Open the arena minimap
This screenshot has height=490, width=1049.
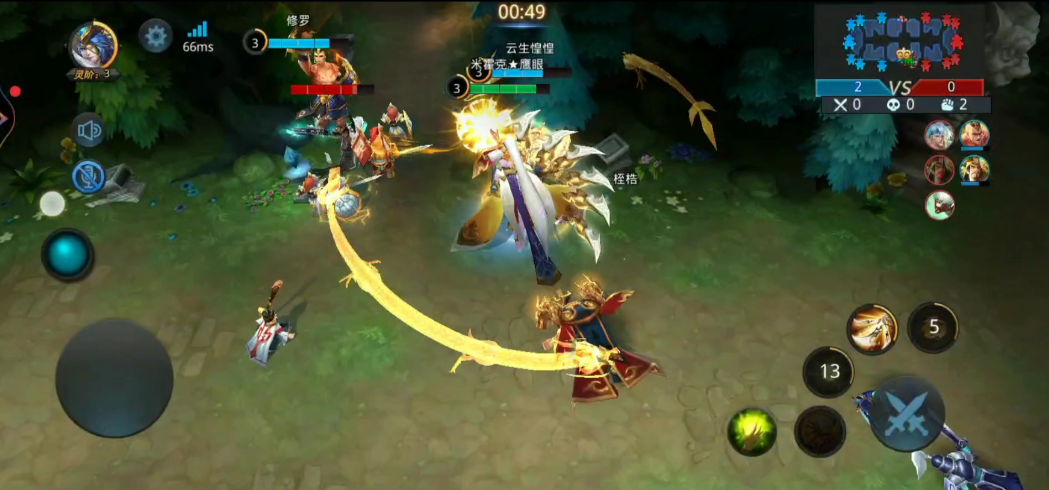point(903,41)
